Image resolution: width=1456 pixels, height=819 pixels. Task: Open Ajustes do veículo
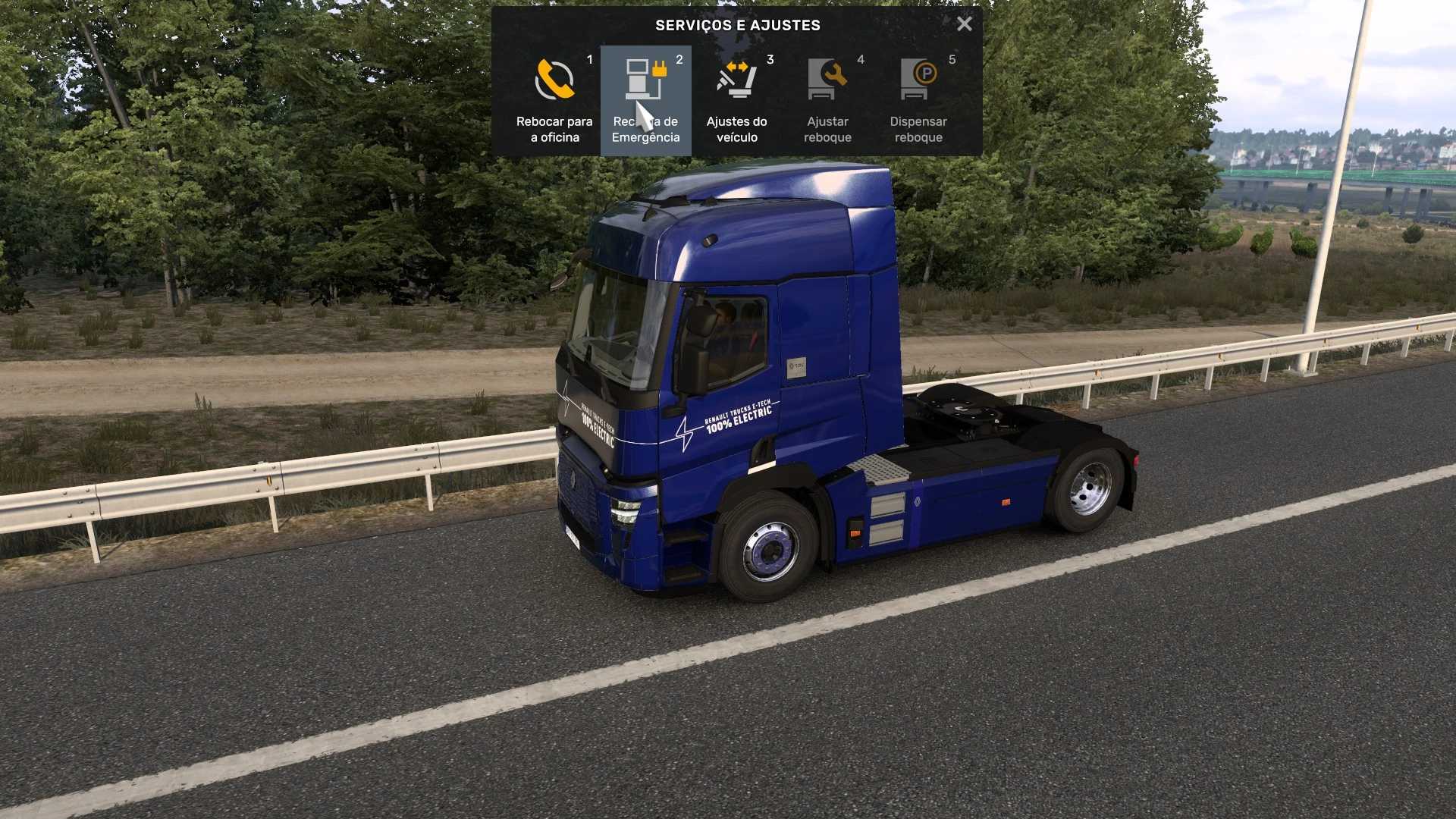tap(736, 101)
